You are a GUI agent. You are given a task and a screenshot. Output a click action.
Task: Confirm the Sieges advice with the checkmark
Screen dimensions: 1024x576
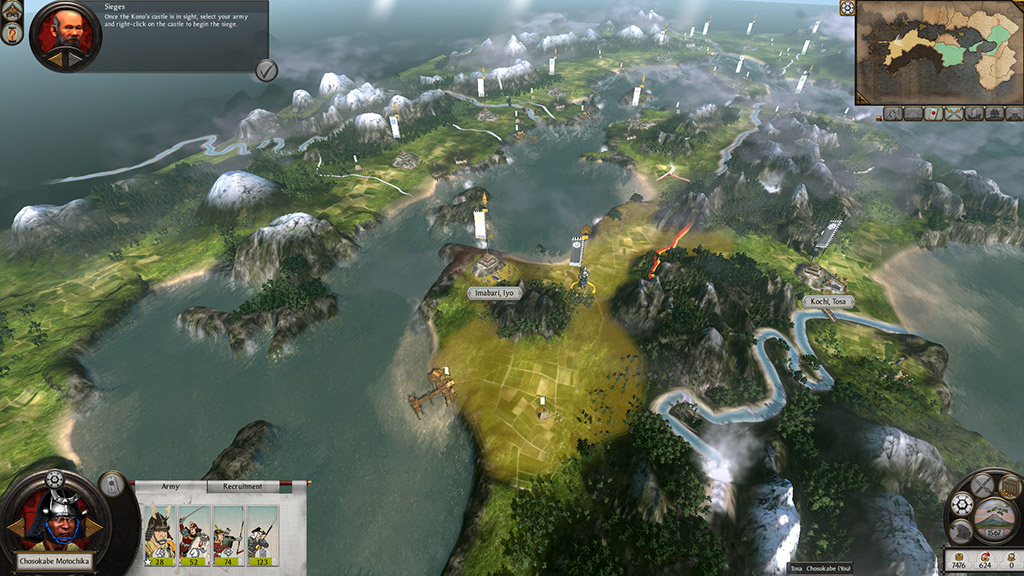coord(266,69)
